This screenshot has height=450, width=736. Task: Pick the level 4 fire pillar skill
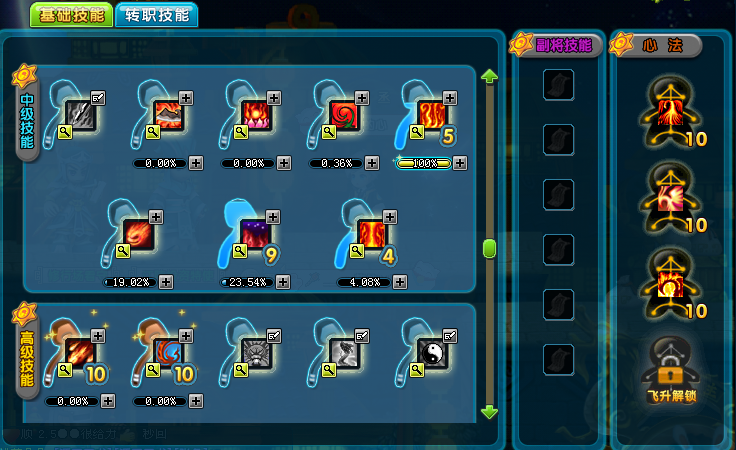(x=371, y=233)
